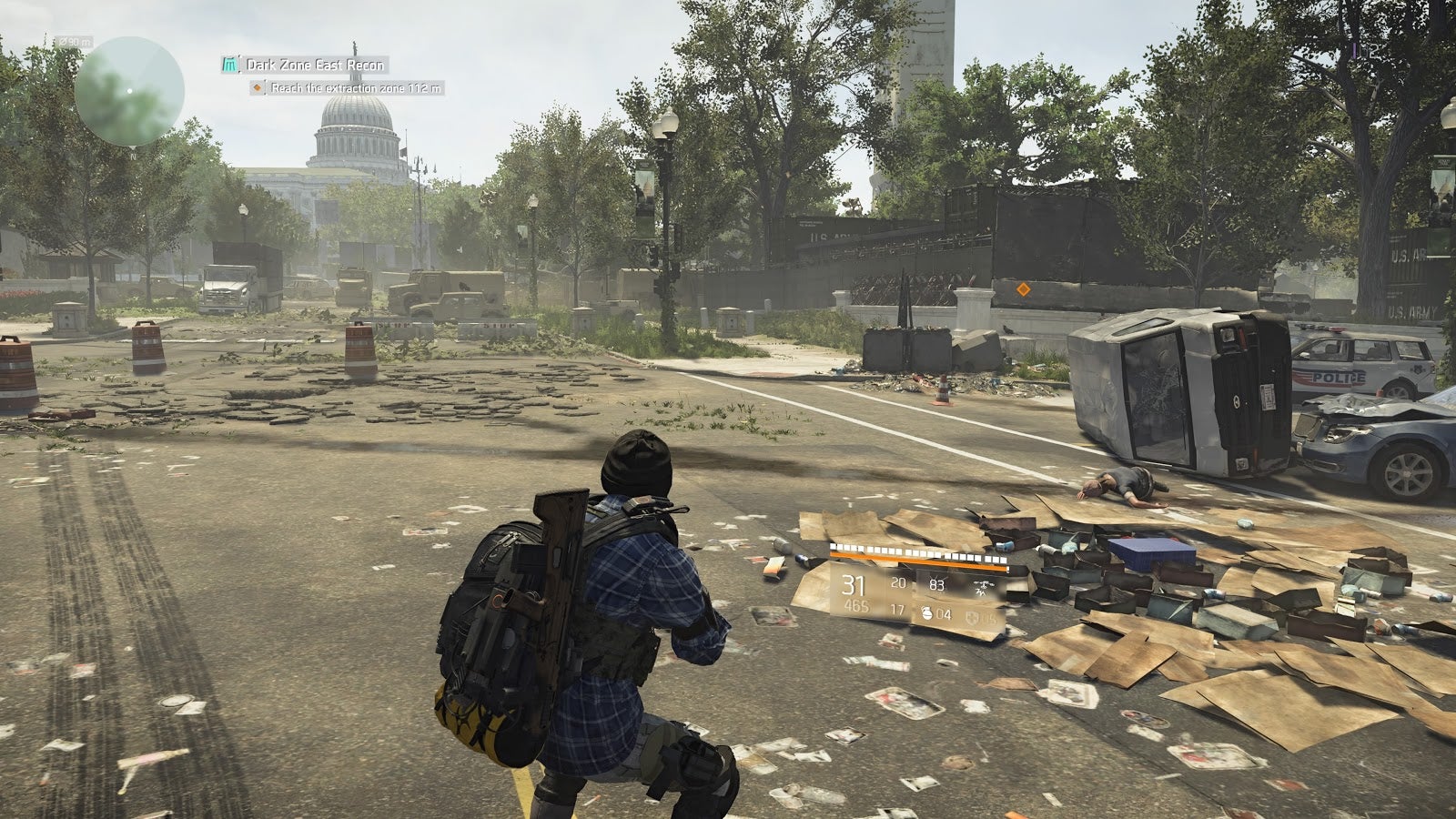Click the player dot on the minimap
This screenshot has width=1456, height=819.
pos(129,91)
